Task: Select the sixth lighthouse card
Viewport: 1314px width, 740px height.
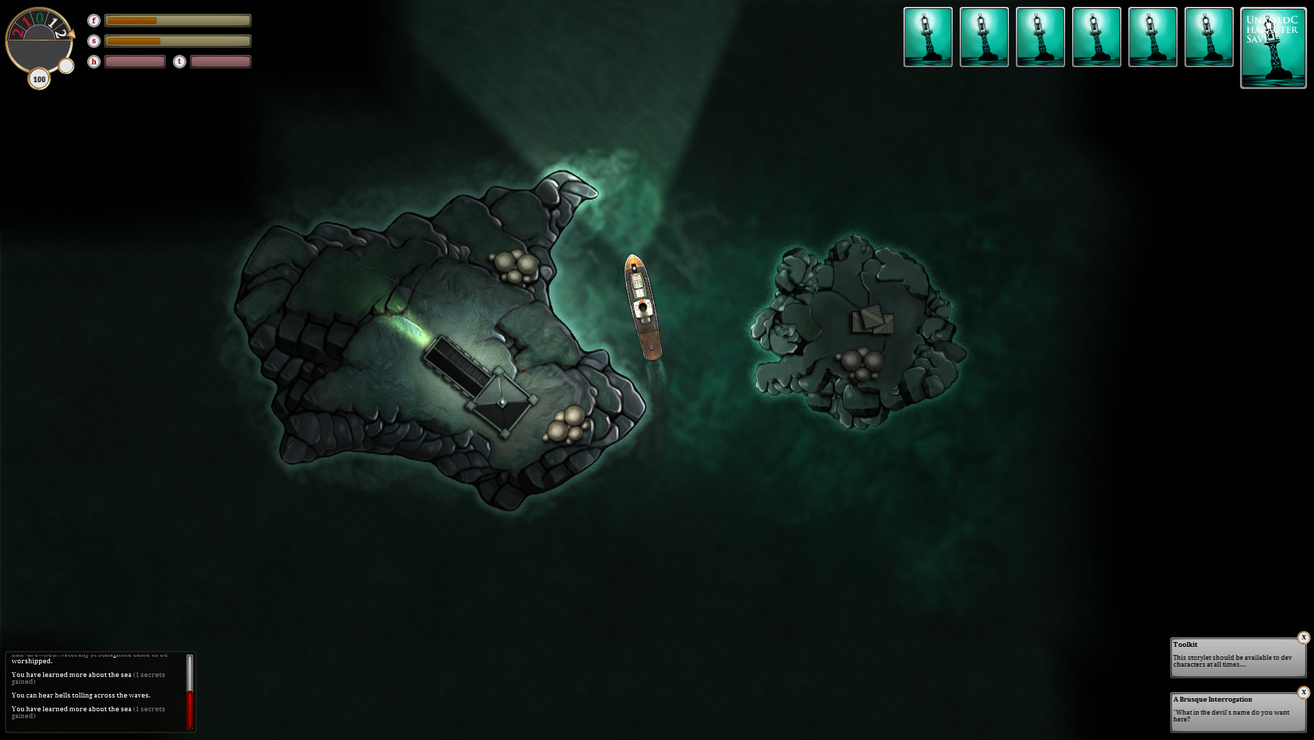Action: pyautogui.click(x=1210, y=37)
